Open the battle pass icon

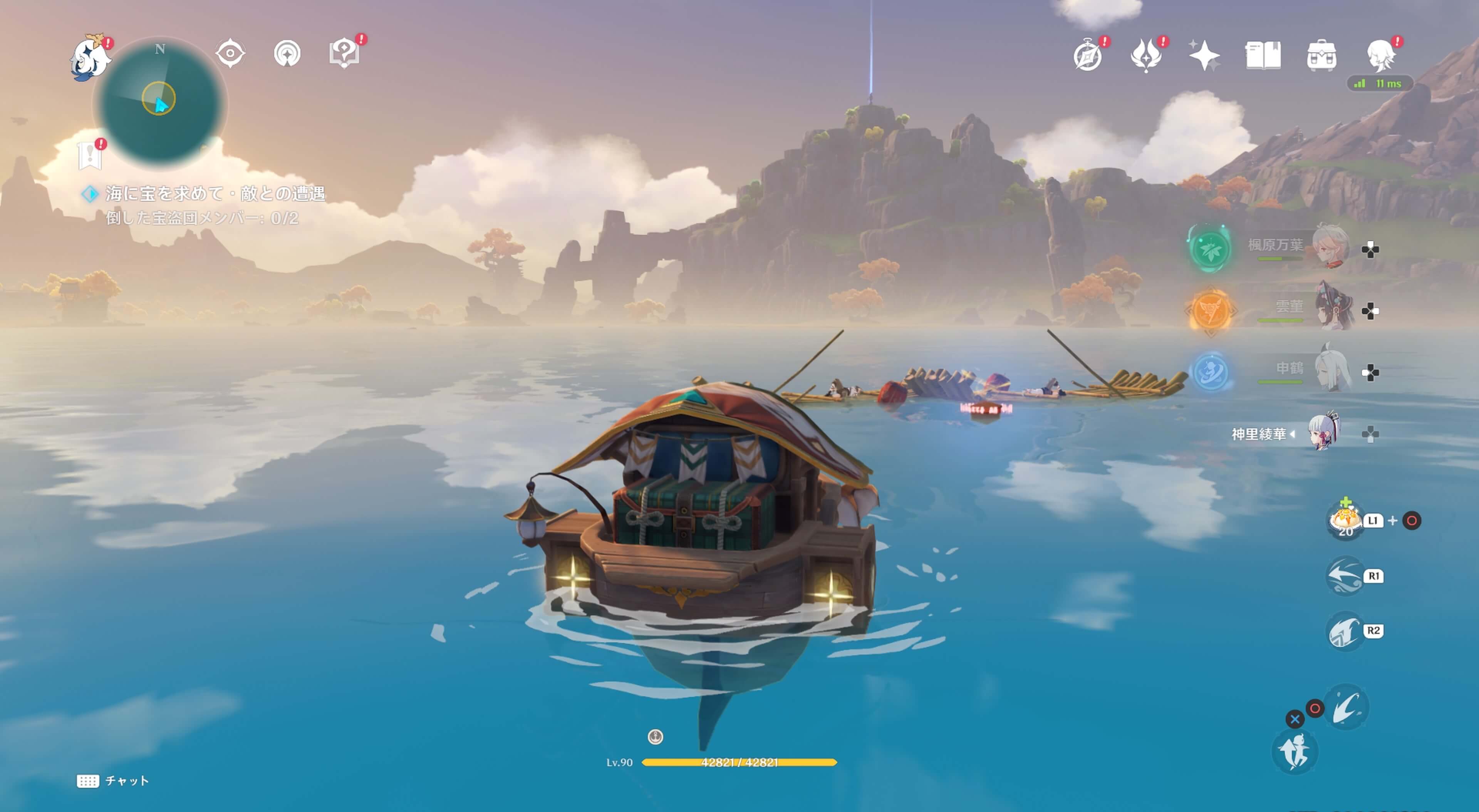[1146, 56]
